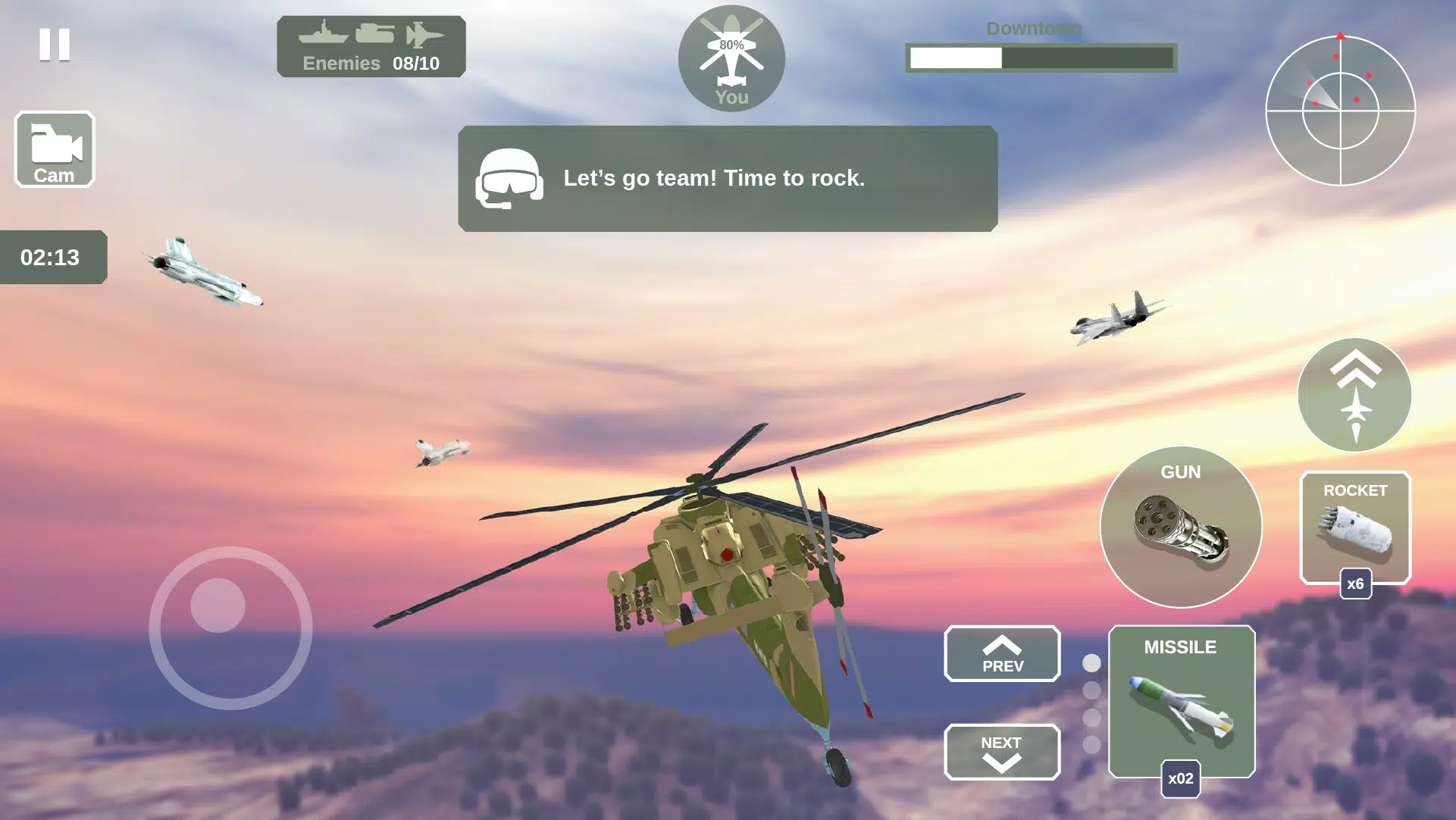Select the GUN weapon
The height and width of the screenshot is (820, 1456).
tap(1180, 527)
